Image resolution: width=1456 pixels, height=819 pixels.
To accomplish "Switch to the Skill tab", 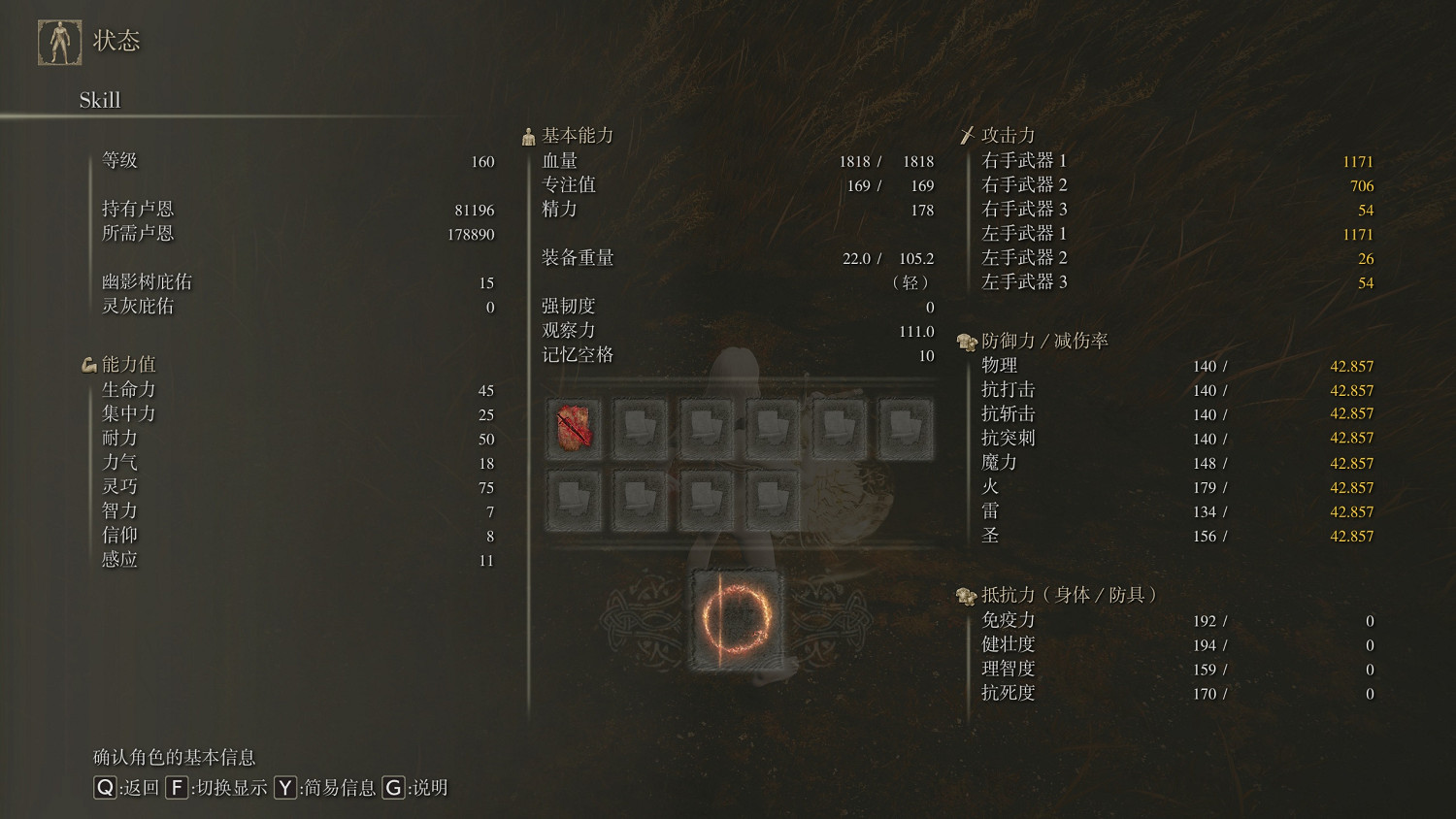I will pos(99,100).
